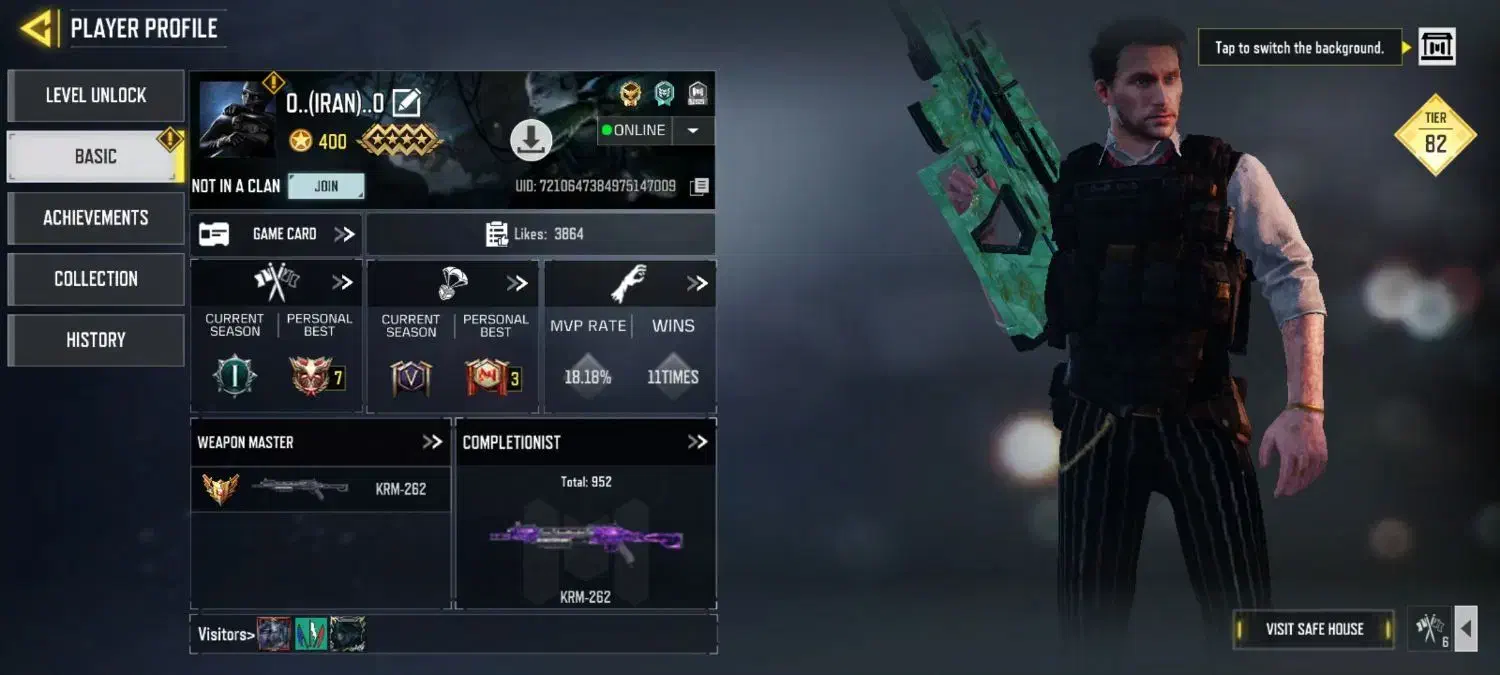Open the Achievements tab
Viewport: 1500px width, 675px height.
pos(96,218)
